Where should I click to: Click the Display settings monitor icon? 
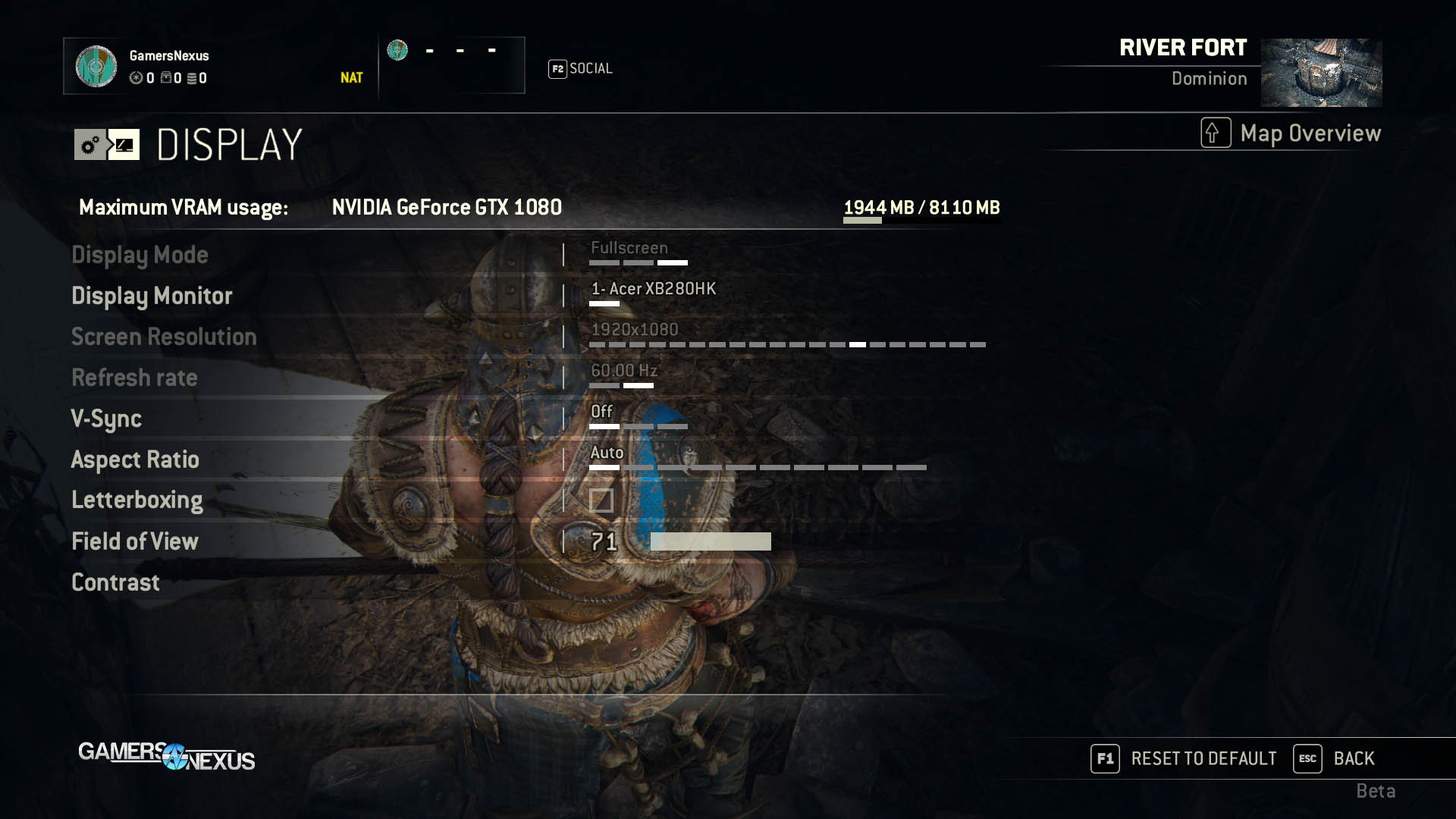point(124,145)
